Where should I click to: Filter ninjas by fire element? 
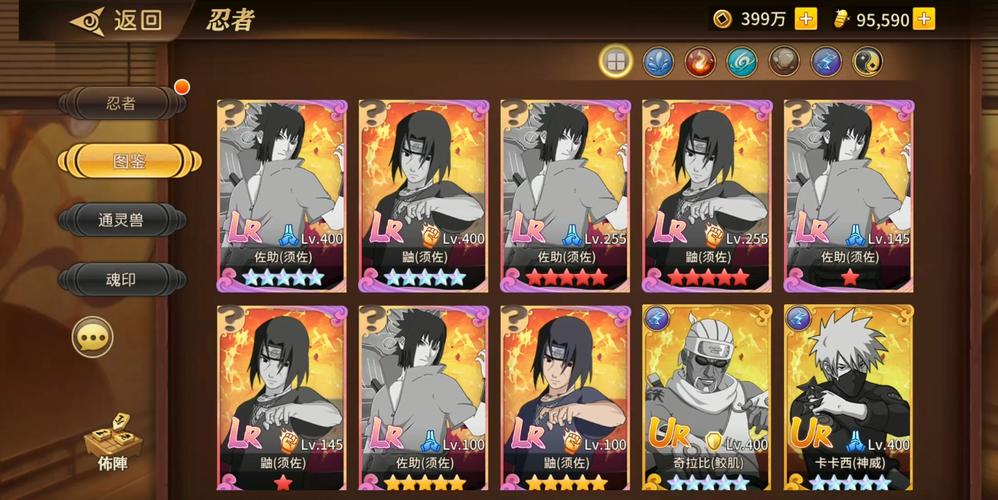coord(699,62)
